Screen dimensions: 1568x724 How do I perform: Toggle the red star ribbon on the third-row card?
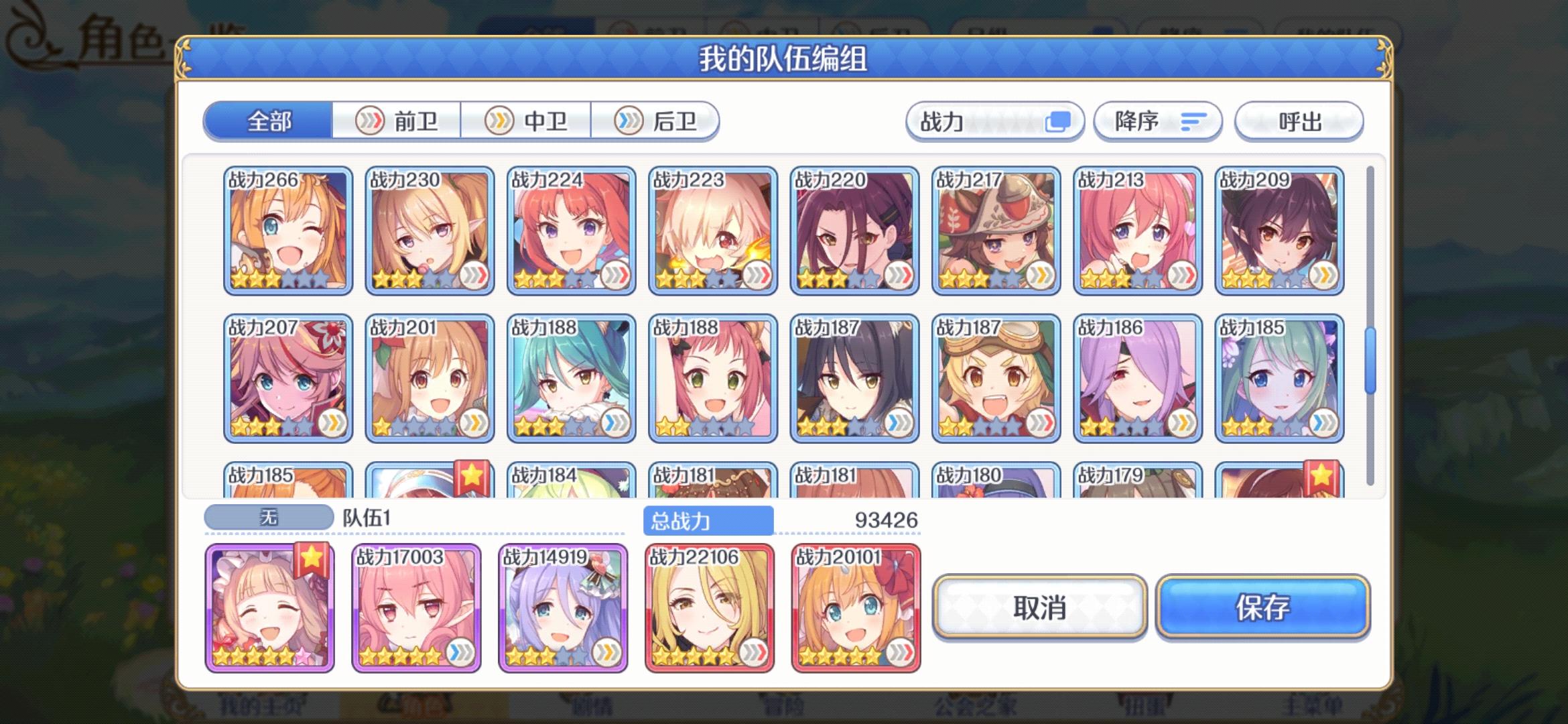473,473
